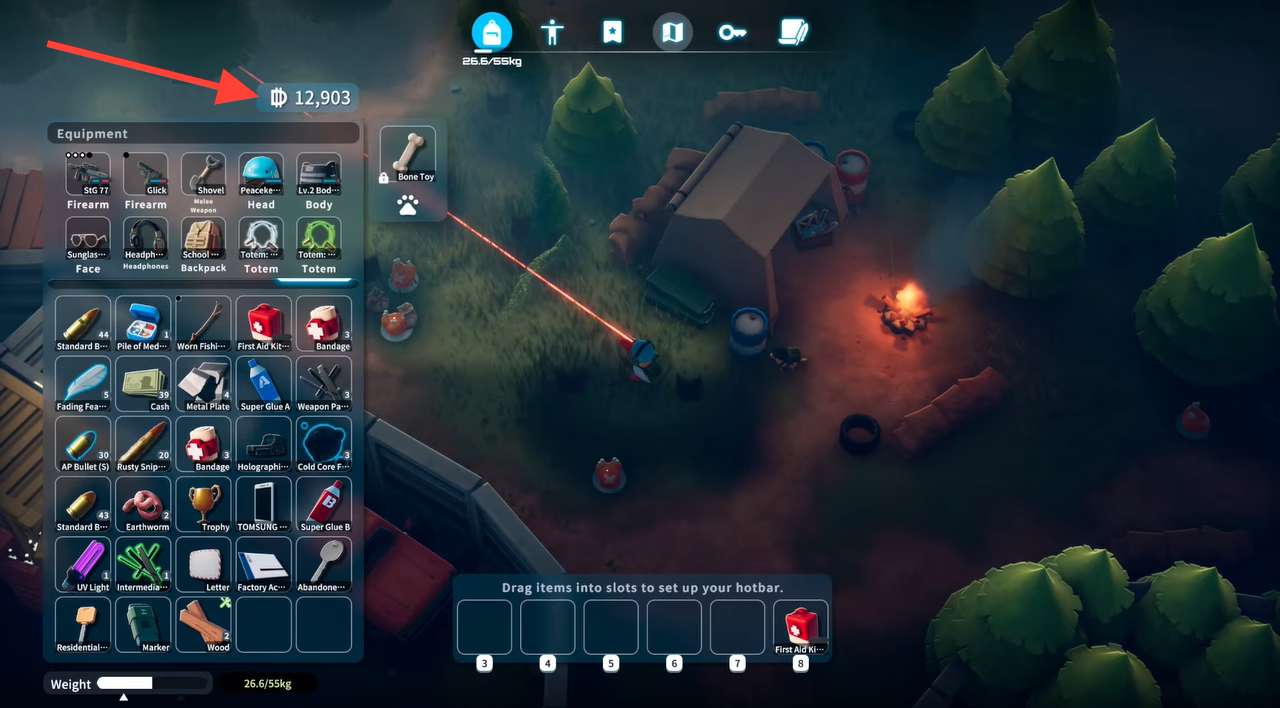This screenshot has width=1280, height=708.
Task: Select the Shovel melee weapon slot
Action: point(203,175)
